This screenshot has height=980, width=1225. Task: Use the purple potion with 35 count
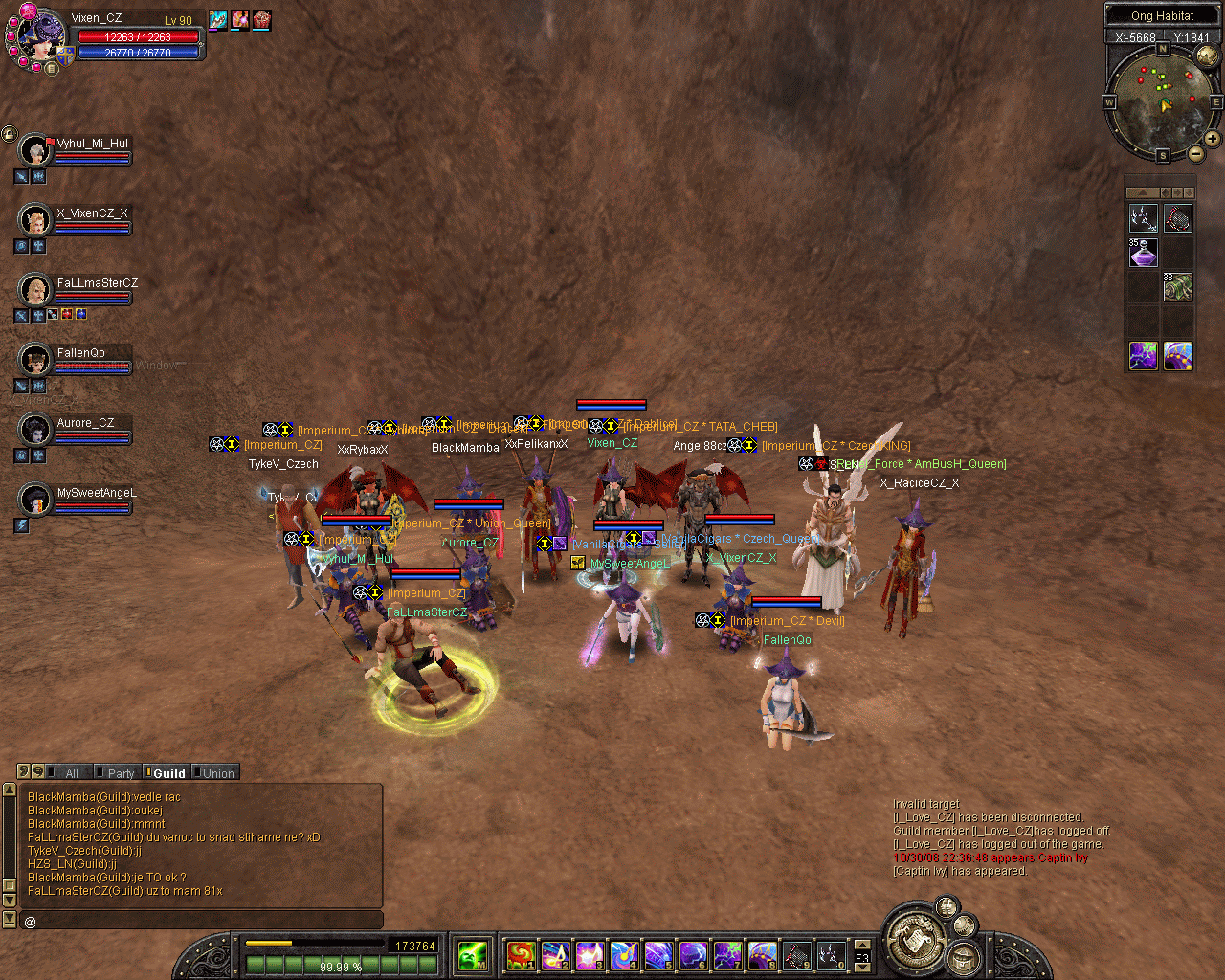[1144, 253]
